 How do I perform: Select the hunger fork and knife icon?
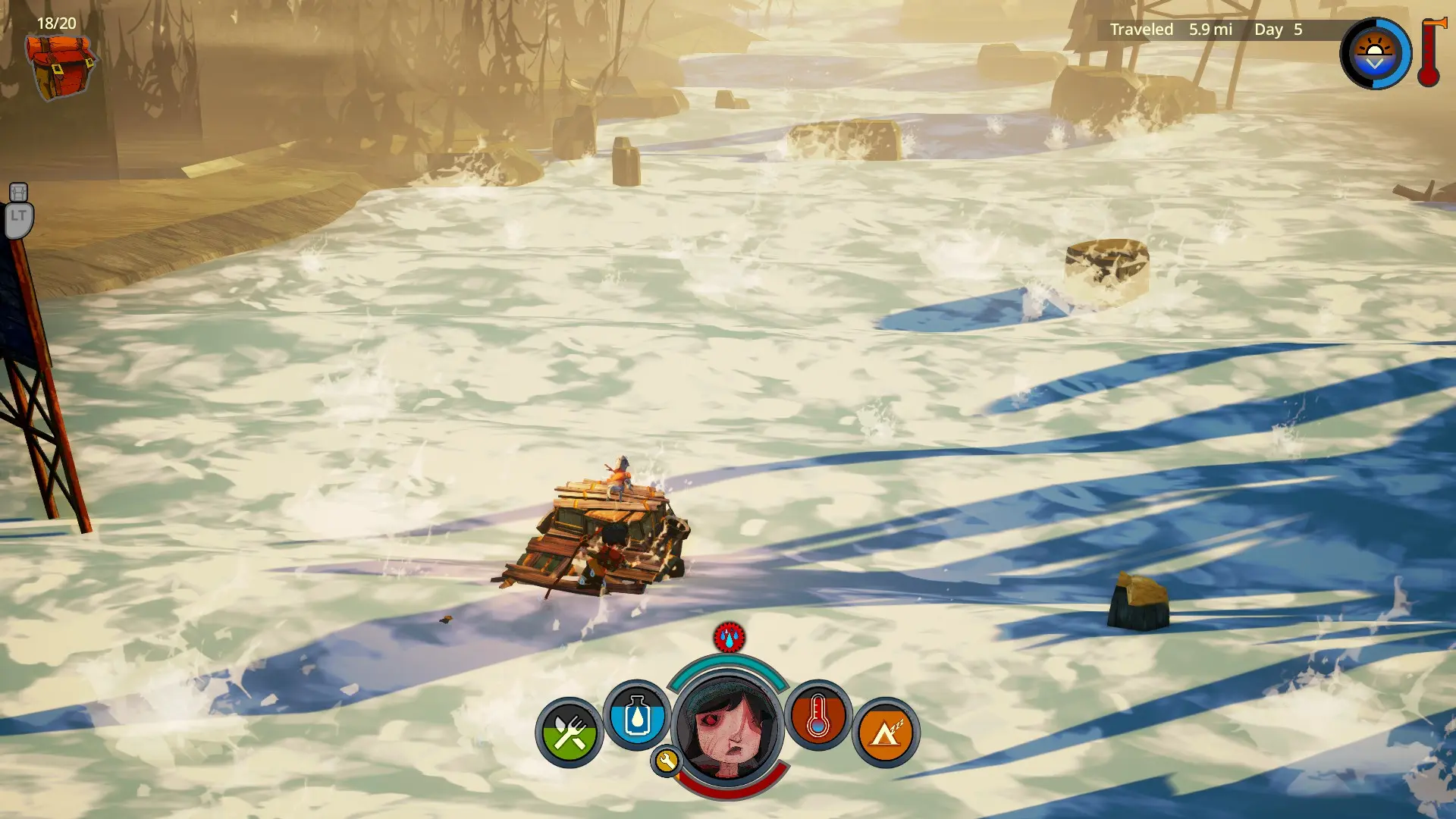point(569,733)
